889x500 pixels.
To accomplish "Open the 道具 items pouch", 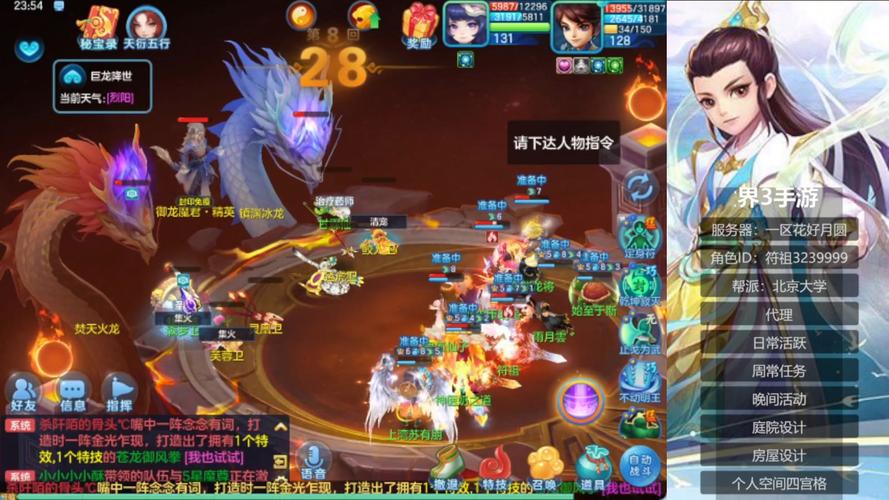I will [x=592, y=468].
